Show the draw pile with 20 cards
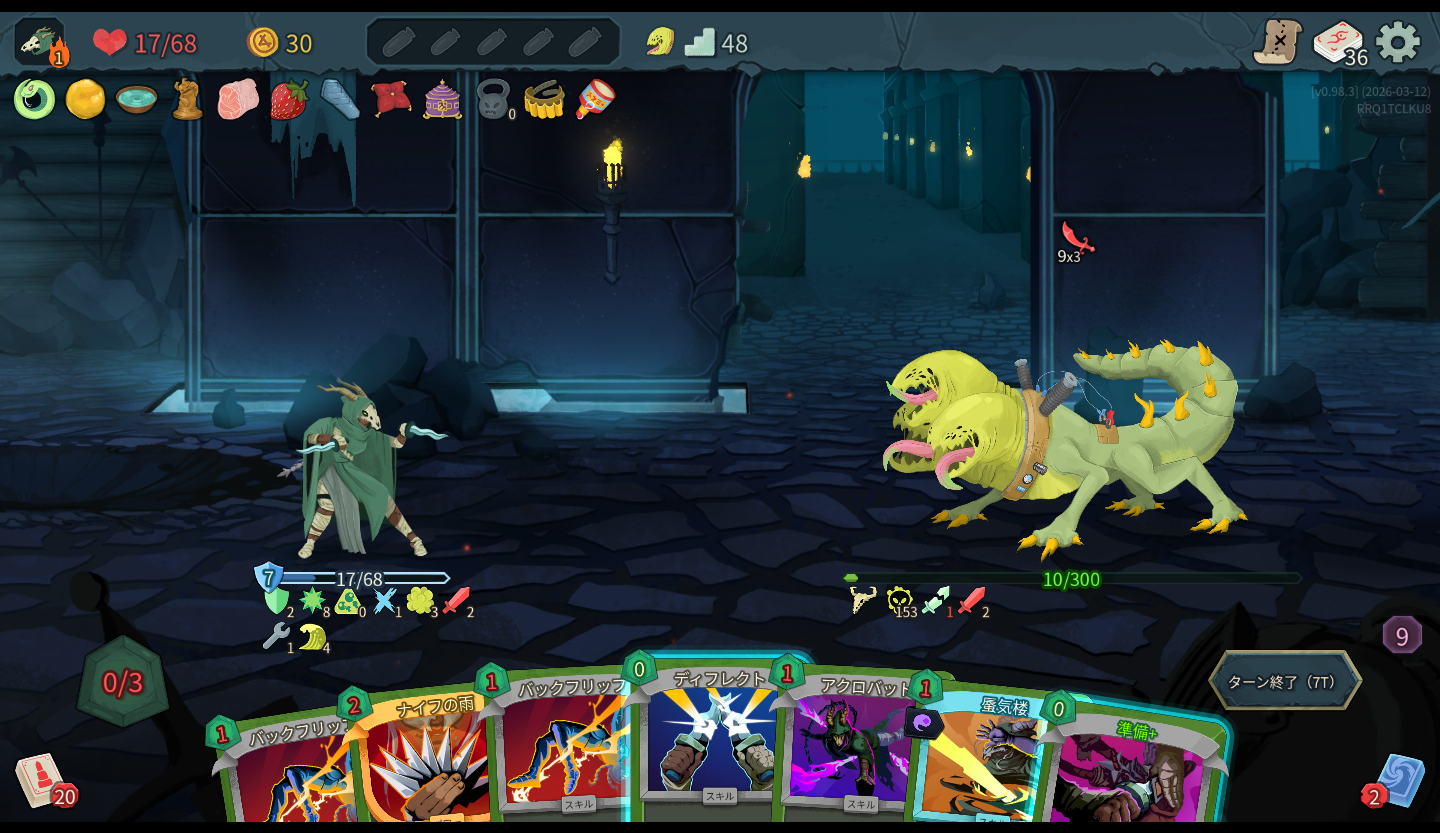The width and height of the screenshot is (1440, 833). click(38, 779)
